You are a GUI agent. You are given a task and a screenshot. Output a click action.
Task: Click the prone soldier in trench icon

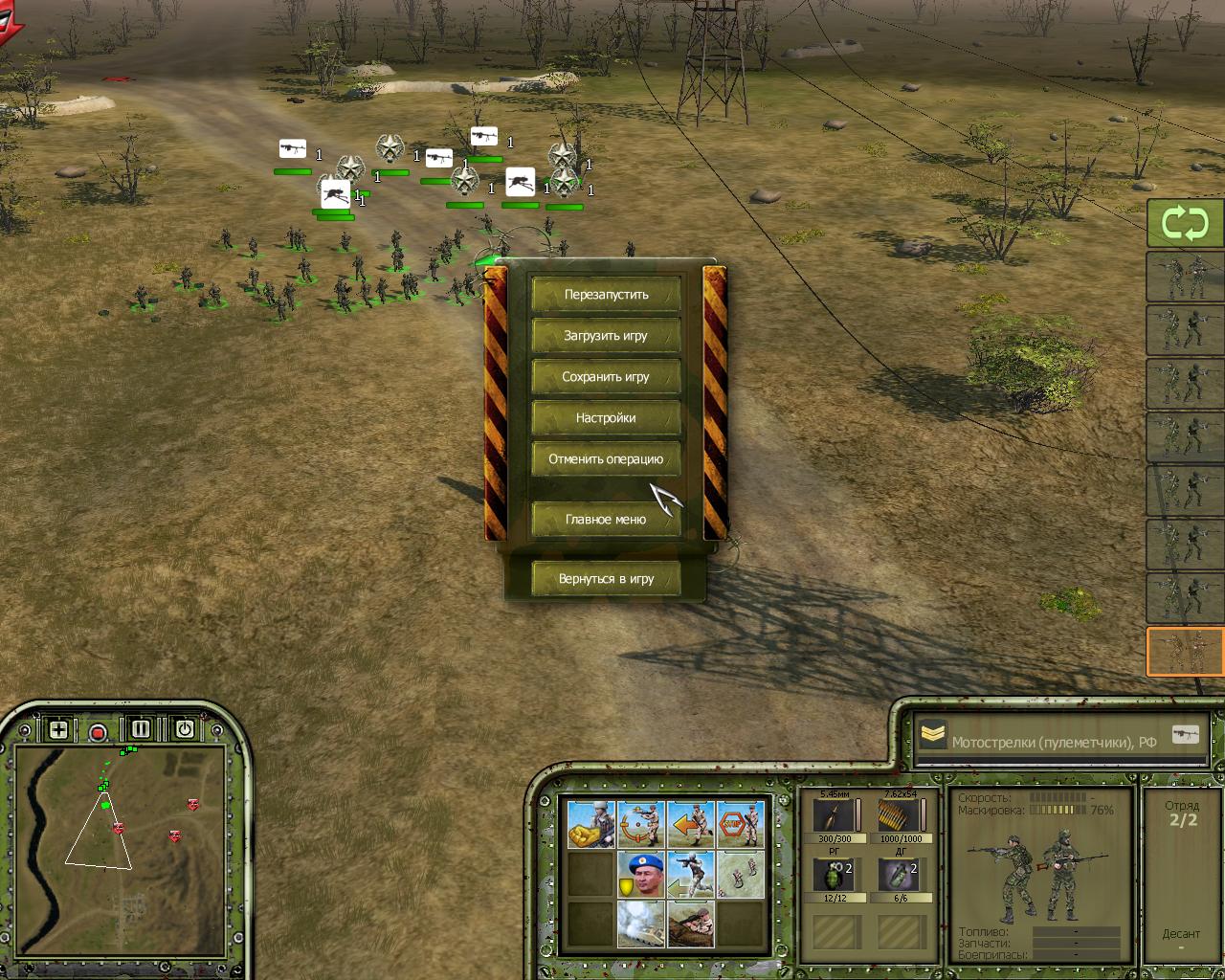tap(690, 923)
